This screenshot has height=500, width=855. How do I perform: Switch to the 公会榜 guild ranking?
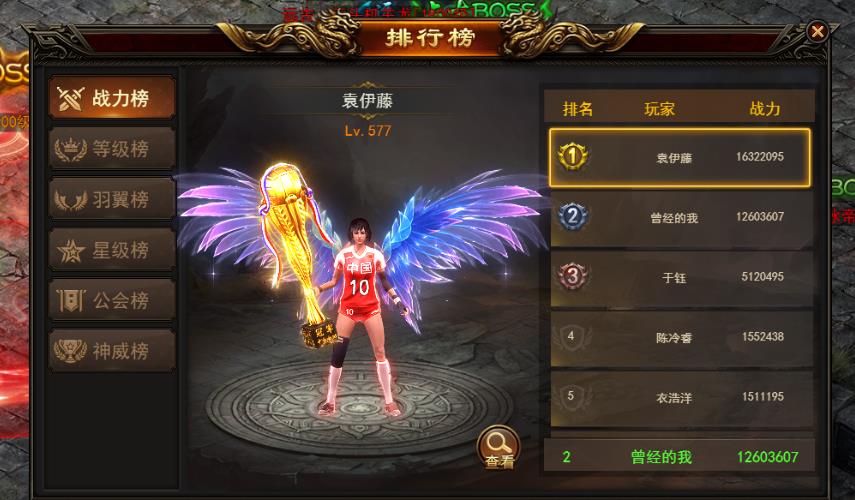tap(113, 299)
